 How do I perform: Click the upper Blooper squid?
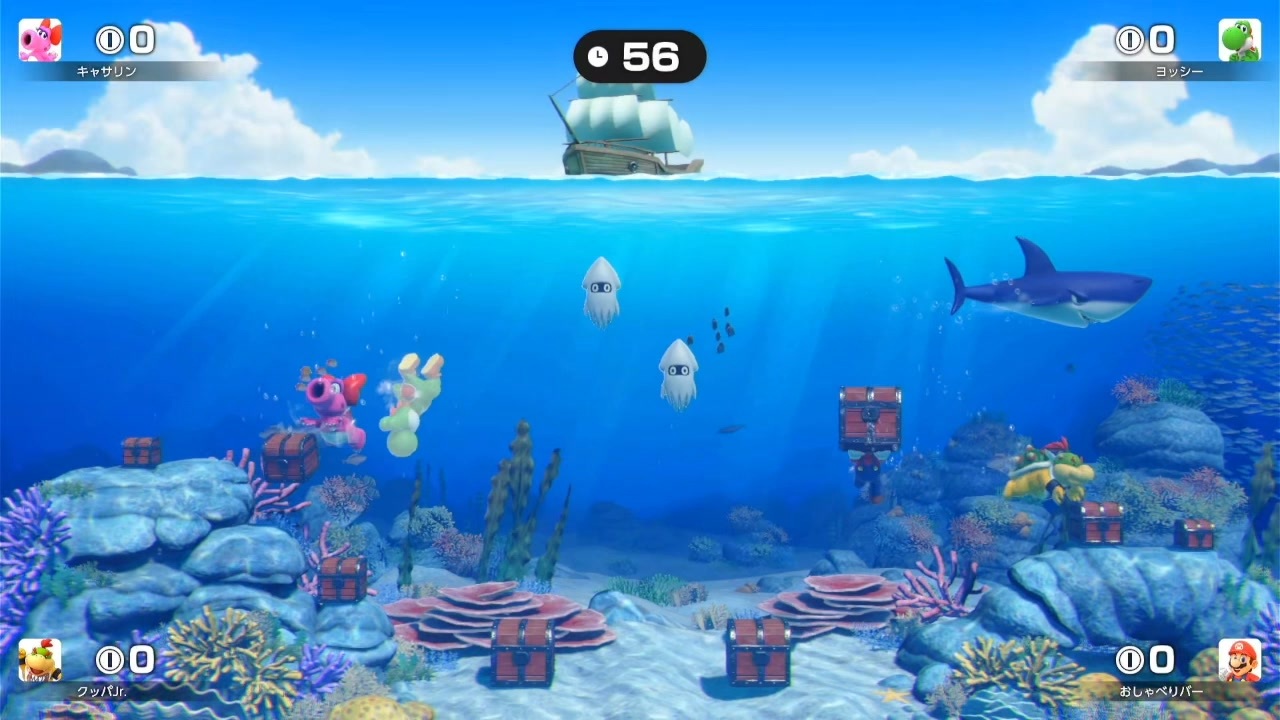[x=602, y=288]
